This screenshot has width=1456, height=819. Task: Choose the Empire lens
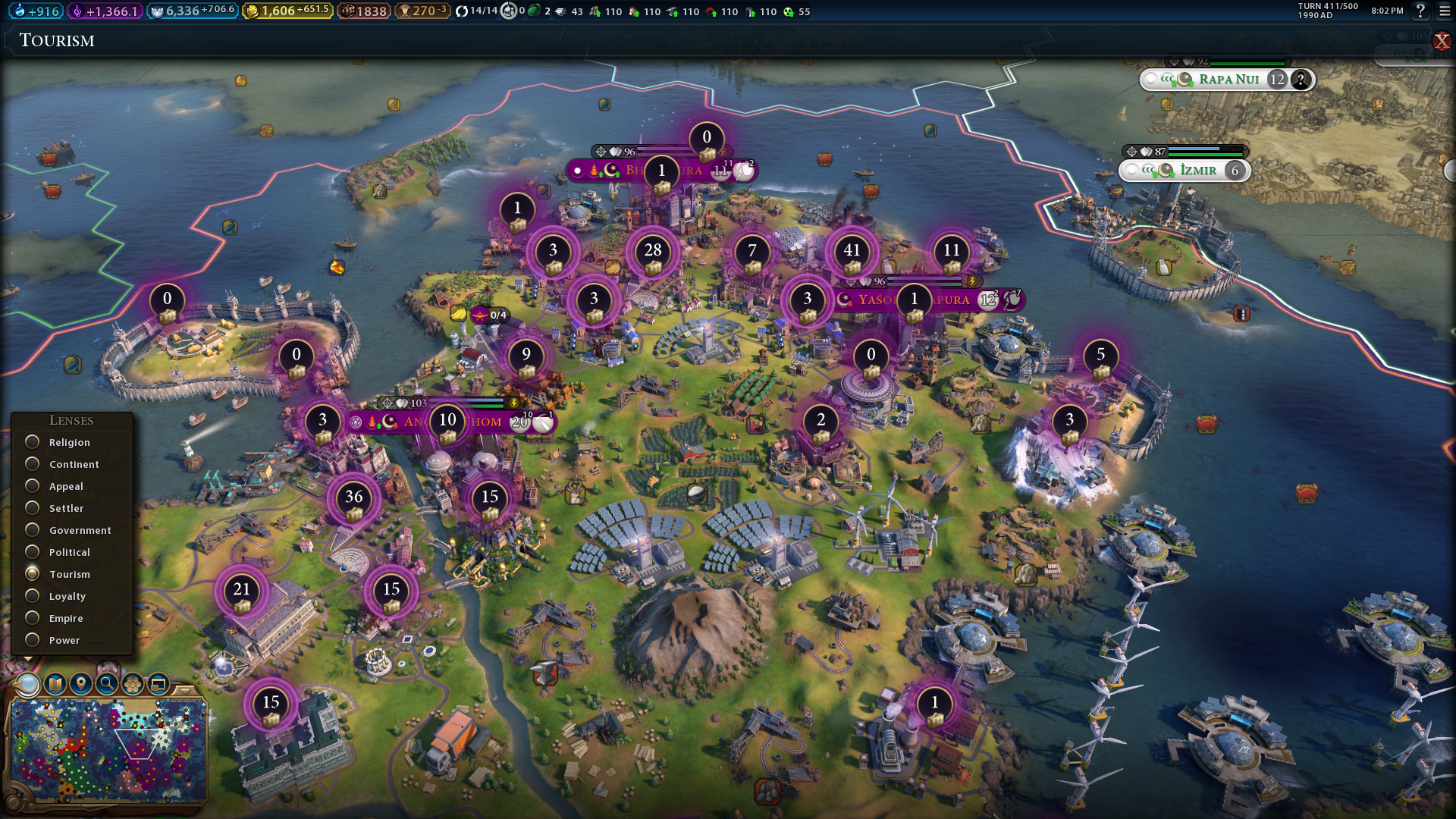(33, 618)
